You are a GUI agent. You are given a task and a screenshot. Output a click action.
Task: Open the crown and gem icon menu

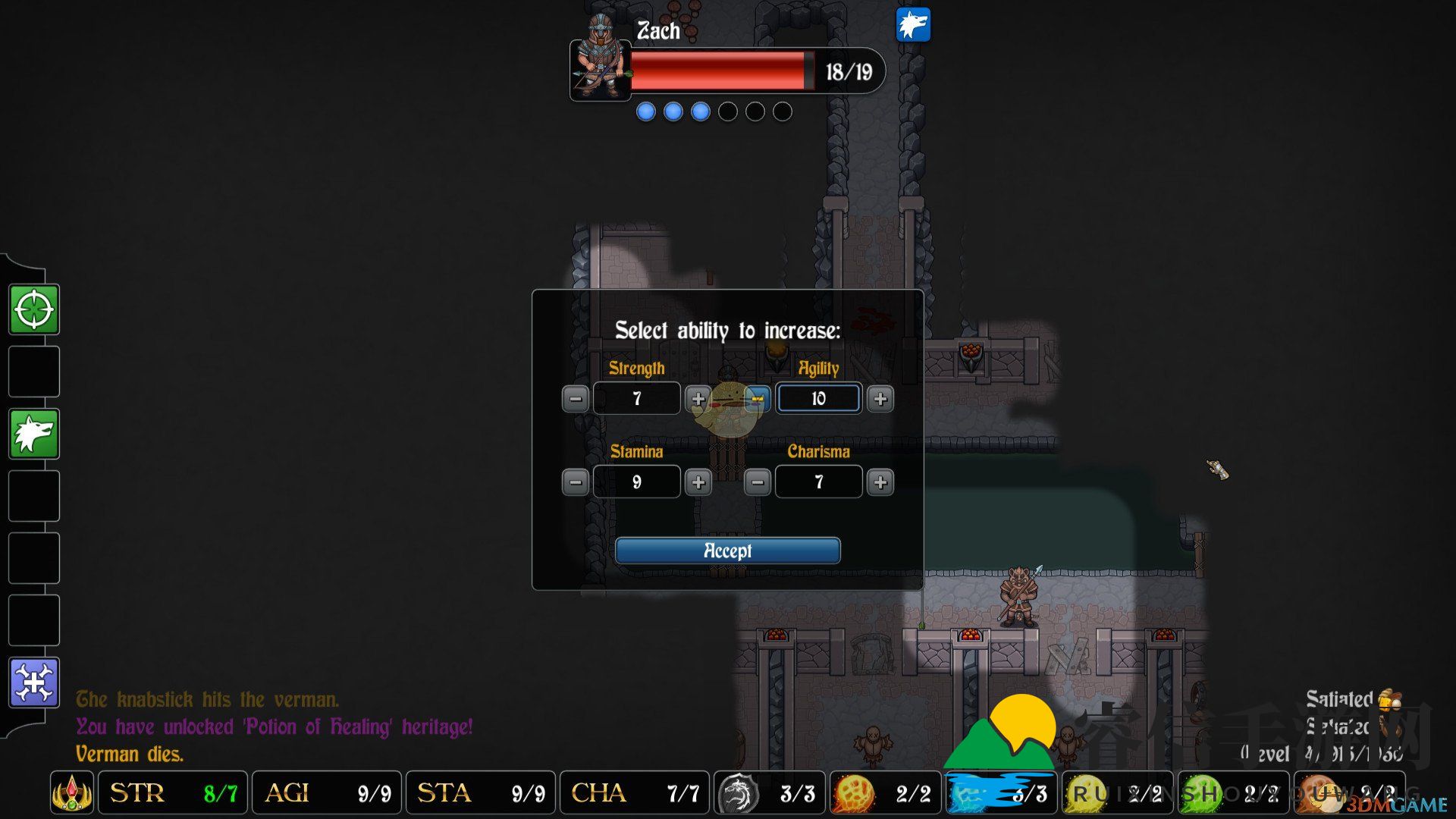click(72, 793)
